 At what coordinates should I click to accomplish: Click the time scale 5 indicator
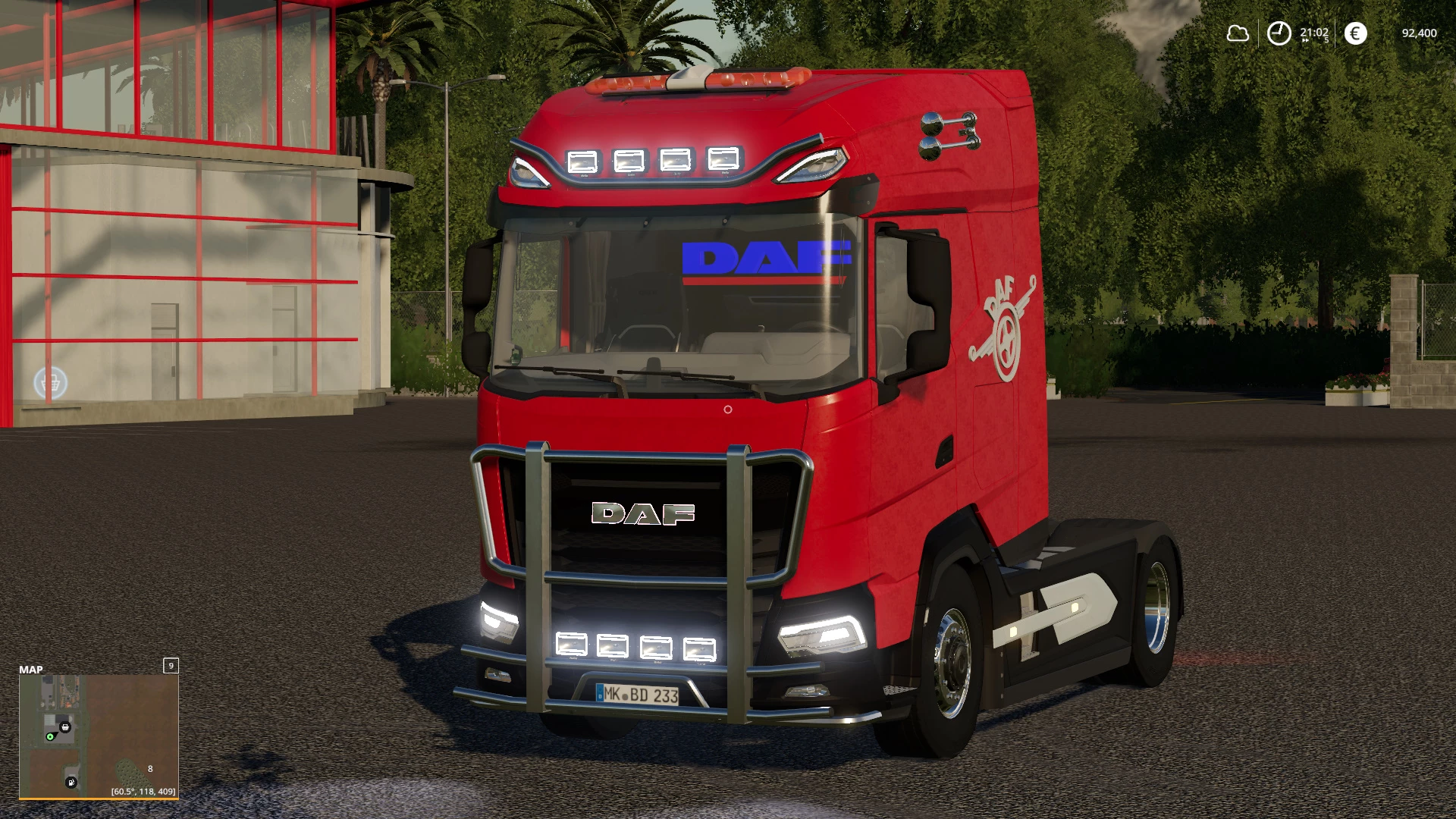click(1326, 39)
